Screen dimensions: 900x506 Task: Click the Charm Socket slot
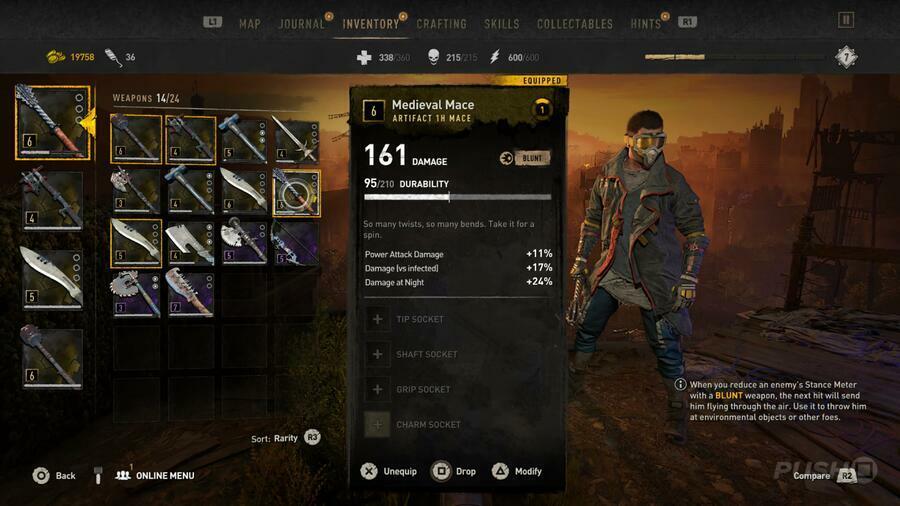458,424
